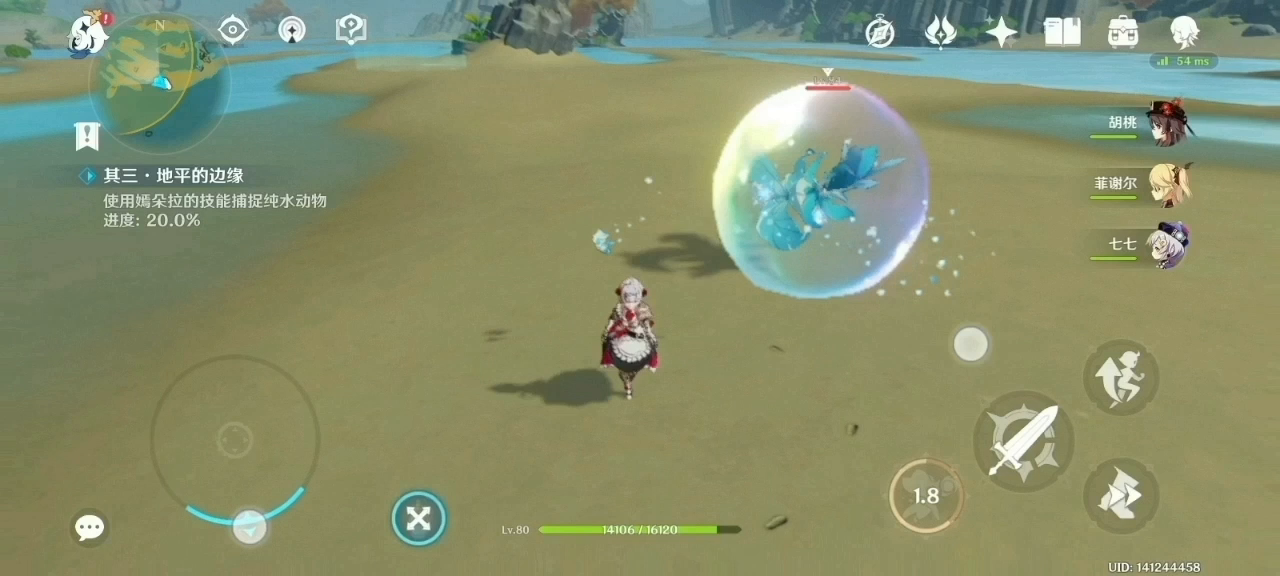Viewport: 1280px width, 576px height.
Task: Tap the jump button
Action: pos(1121,377)
